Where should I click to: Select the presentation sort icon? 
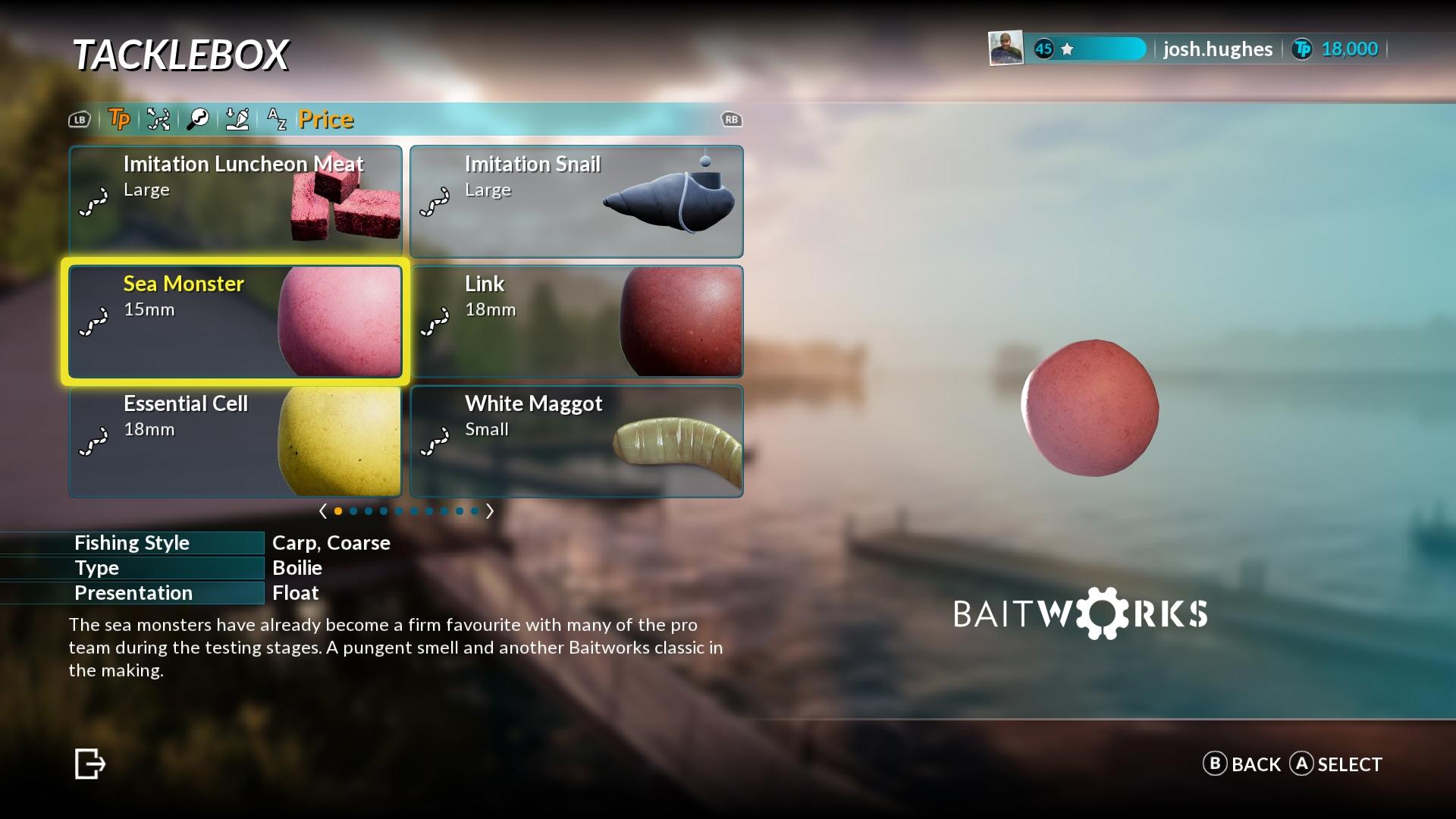point(237,120)
